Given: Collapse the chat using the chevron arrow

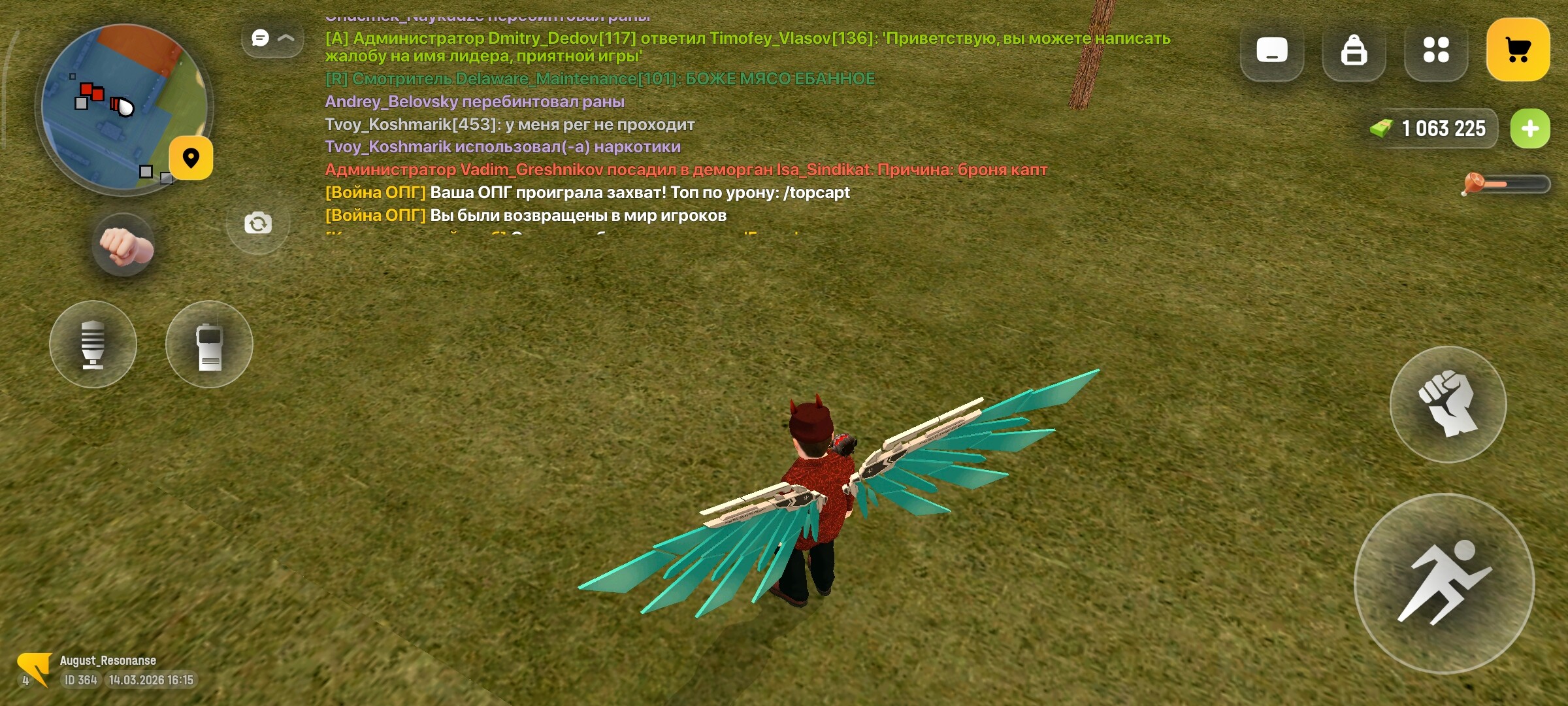Looking at the screenshot, I should (285, 38).
